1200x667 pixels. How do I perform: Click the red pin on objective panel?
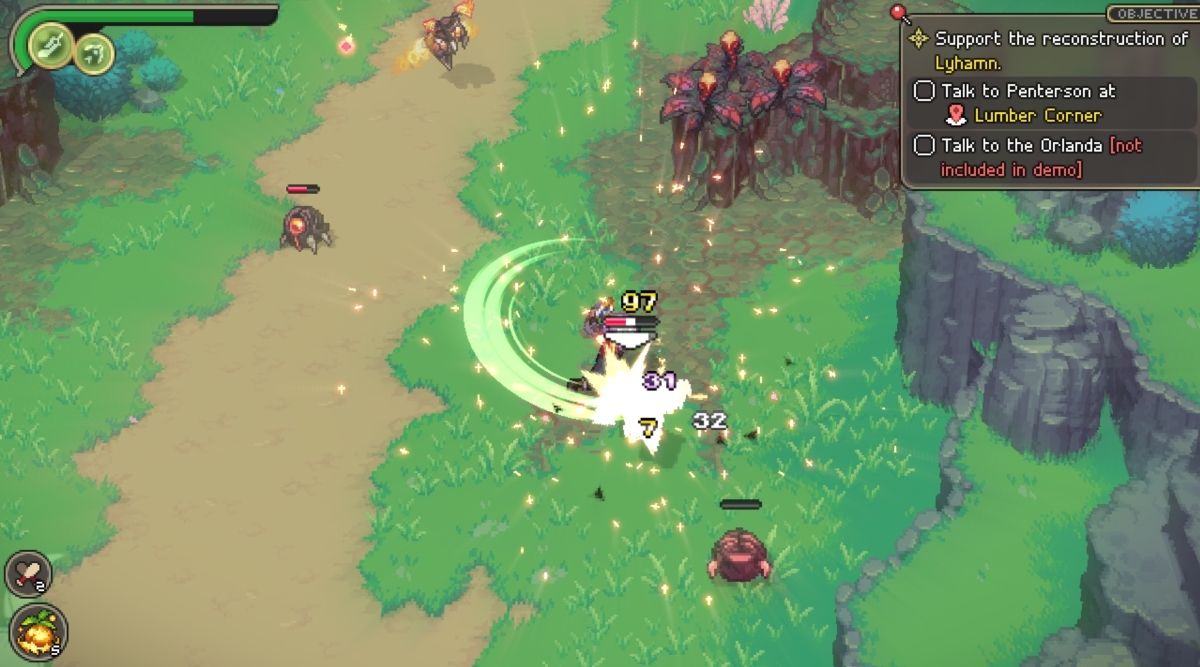(x=902, y=14)
